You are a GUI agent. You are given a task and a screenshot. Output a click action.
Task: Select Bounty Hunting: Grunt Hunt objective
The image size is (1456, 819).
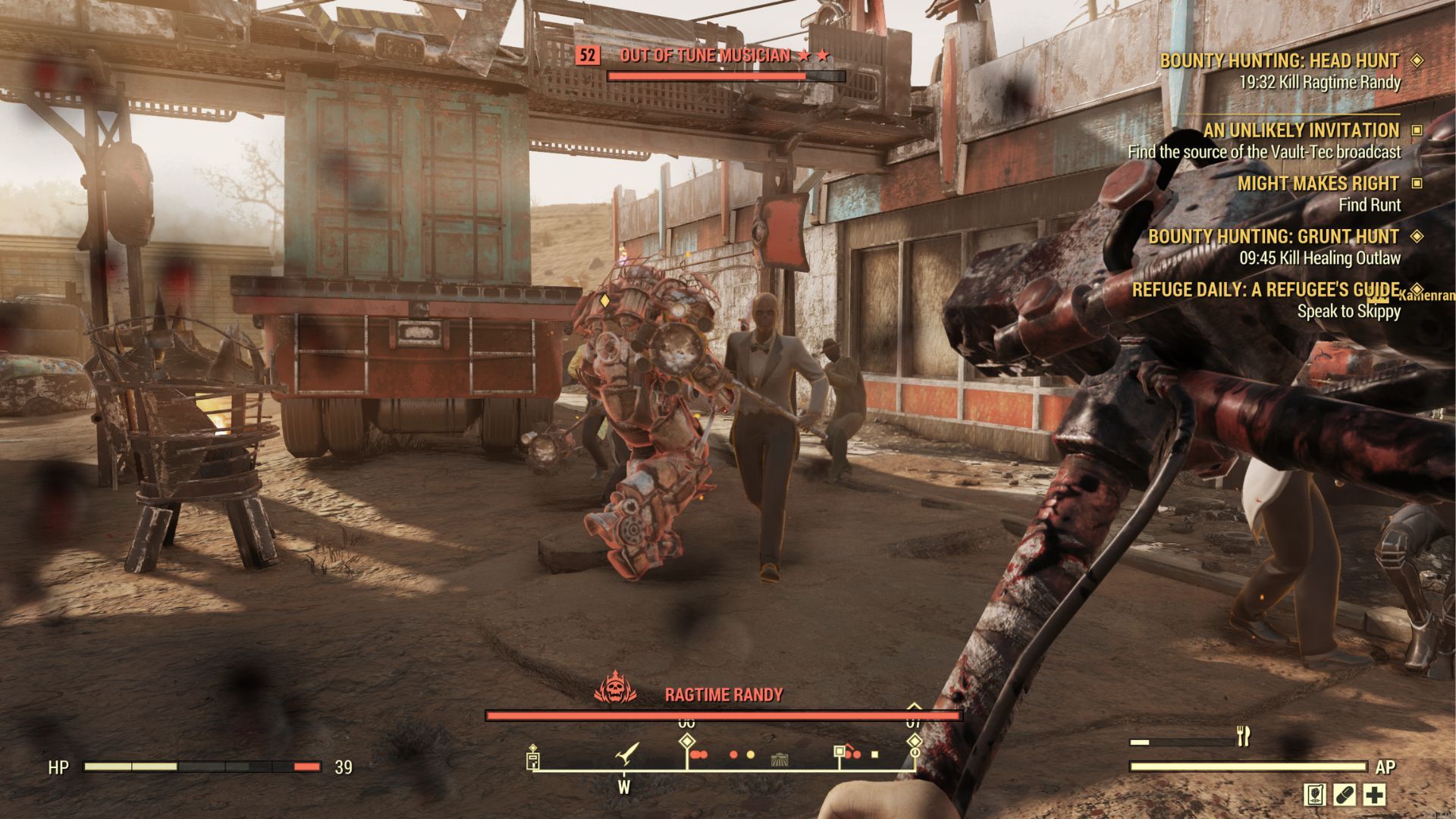click(1273, 237)
